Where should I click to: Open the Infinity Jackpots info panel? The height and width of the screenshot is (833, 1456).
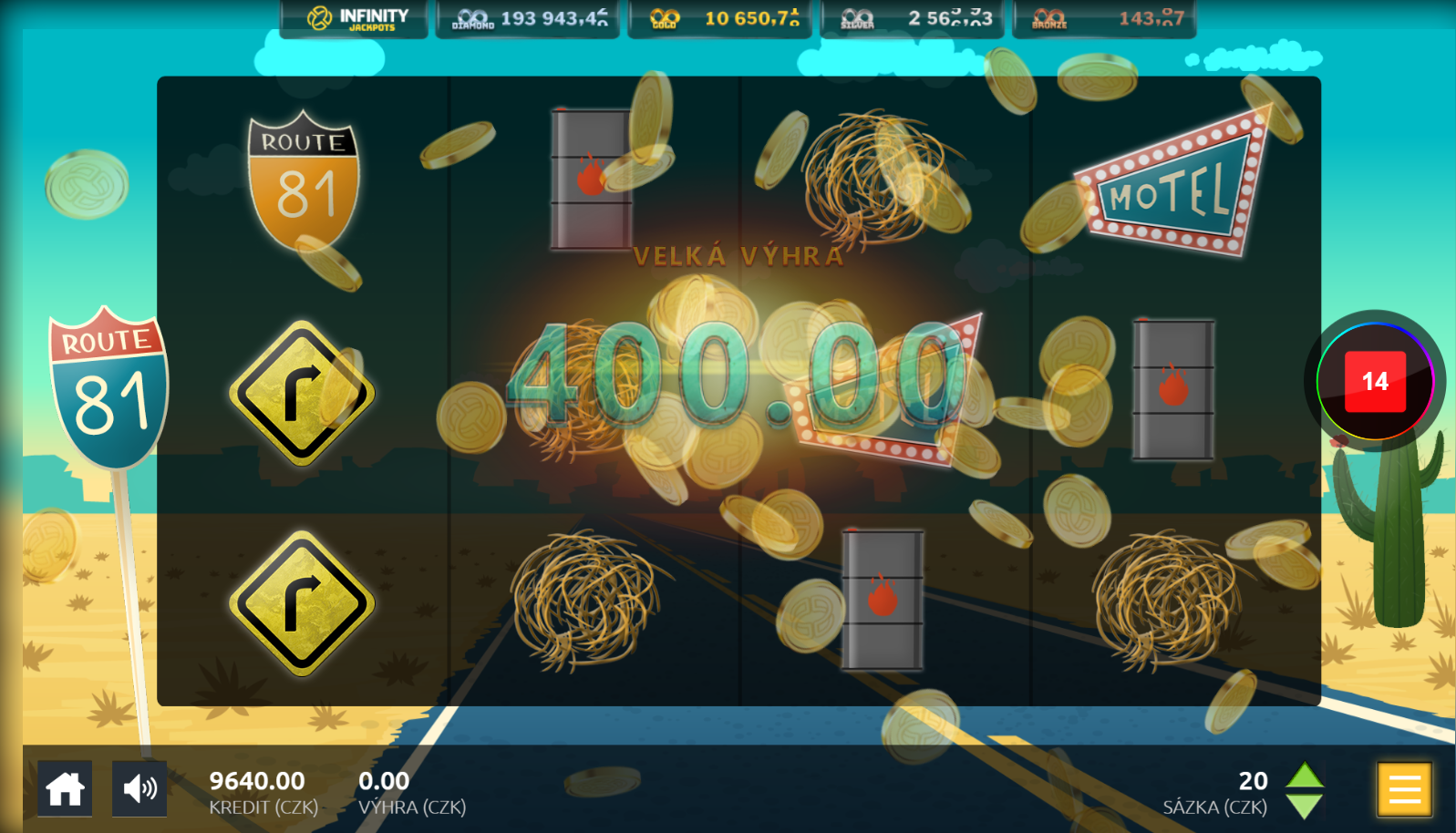coord(354,18)
